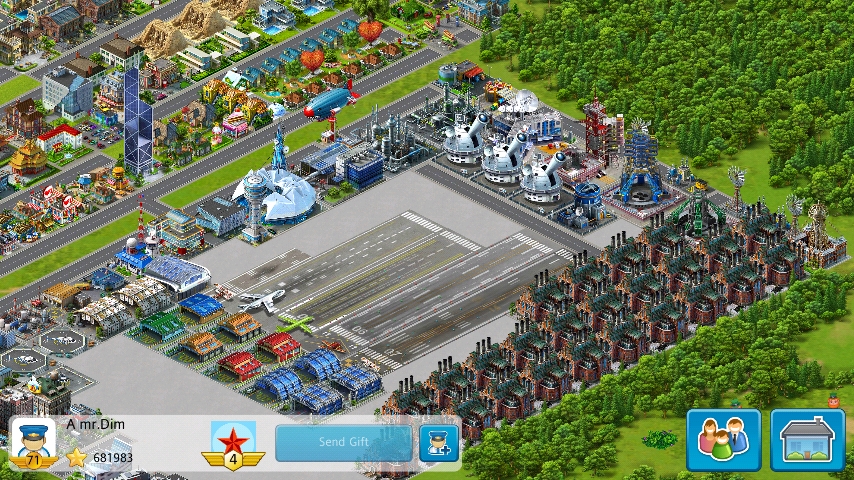The image size is (854, 480).
Task: View mr.Dim's pilot avatar profile
Action: pyautogui.click(x=32, y=442)
